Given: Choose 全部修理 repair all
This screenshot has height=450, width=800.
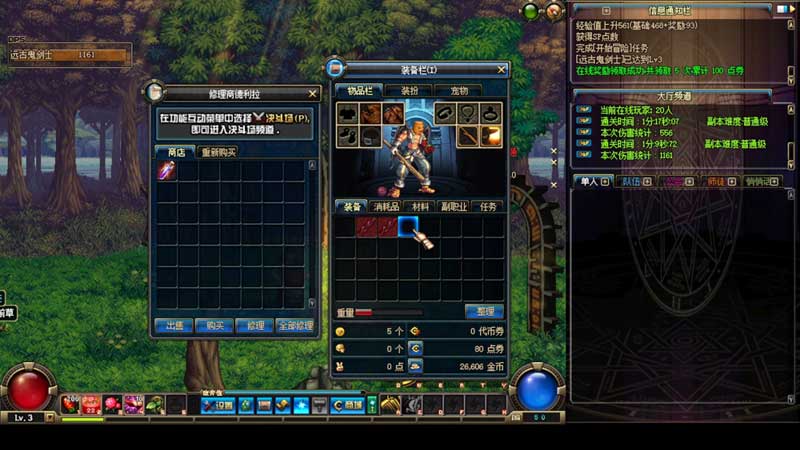Looking at the screenshot, I should (296, 325).
